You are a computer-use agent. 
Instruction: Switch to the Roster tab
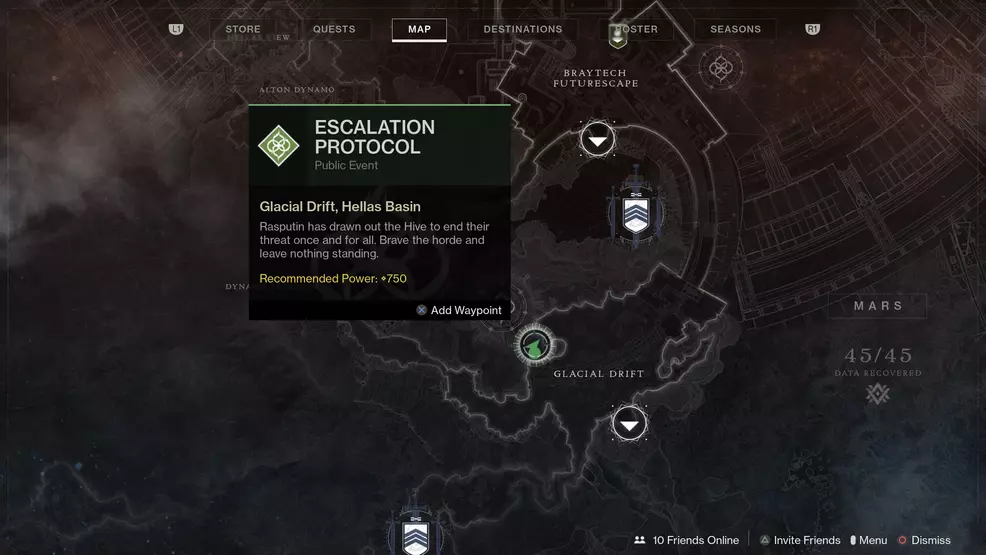point(636,30)
